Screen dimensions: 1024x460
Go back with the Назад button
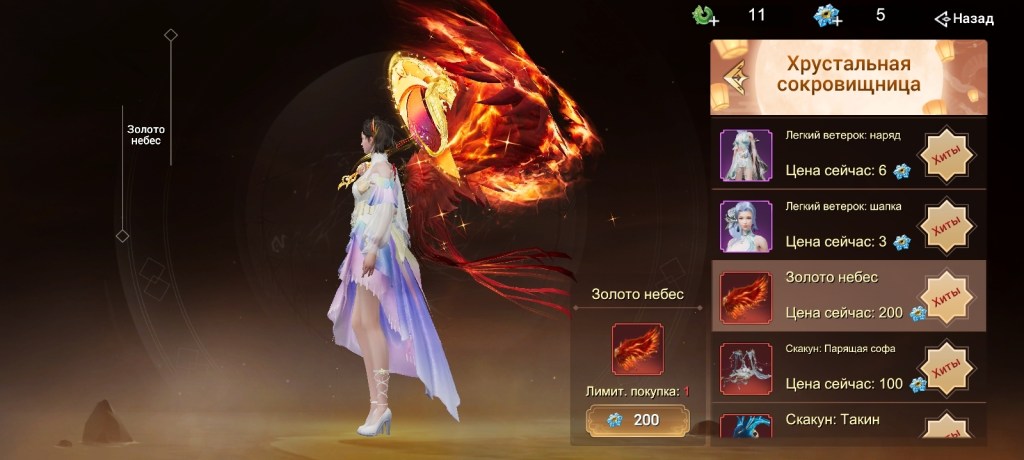coord(964,18)
